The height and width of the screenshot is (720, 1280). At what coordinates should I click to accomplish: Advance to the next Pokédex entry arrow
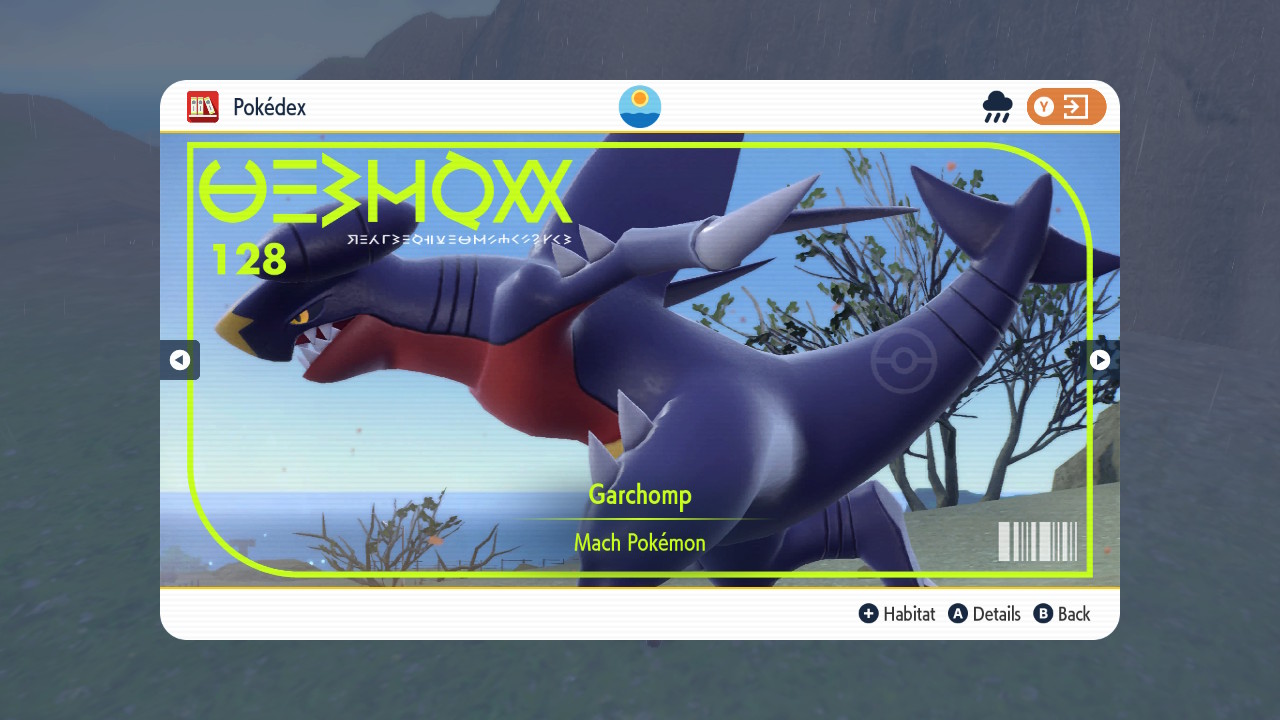[1099, 360]
